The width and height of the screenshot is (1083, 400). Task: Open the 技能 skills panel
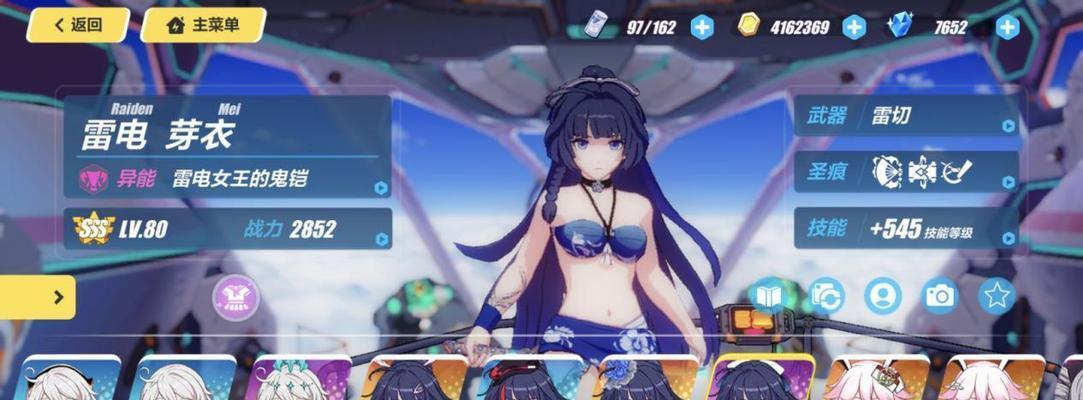coord(906,229)
